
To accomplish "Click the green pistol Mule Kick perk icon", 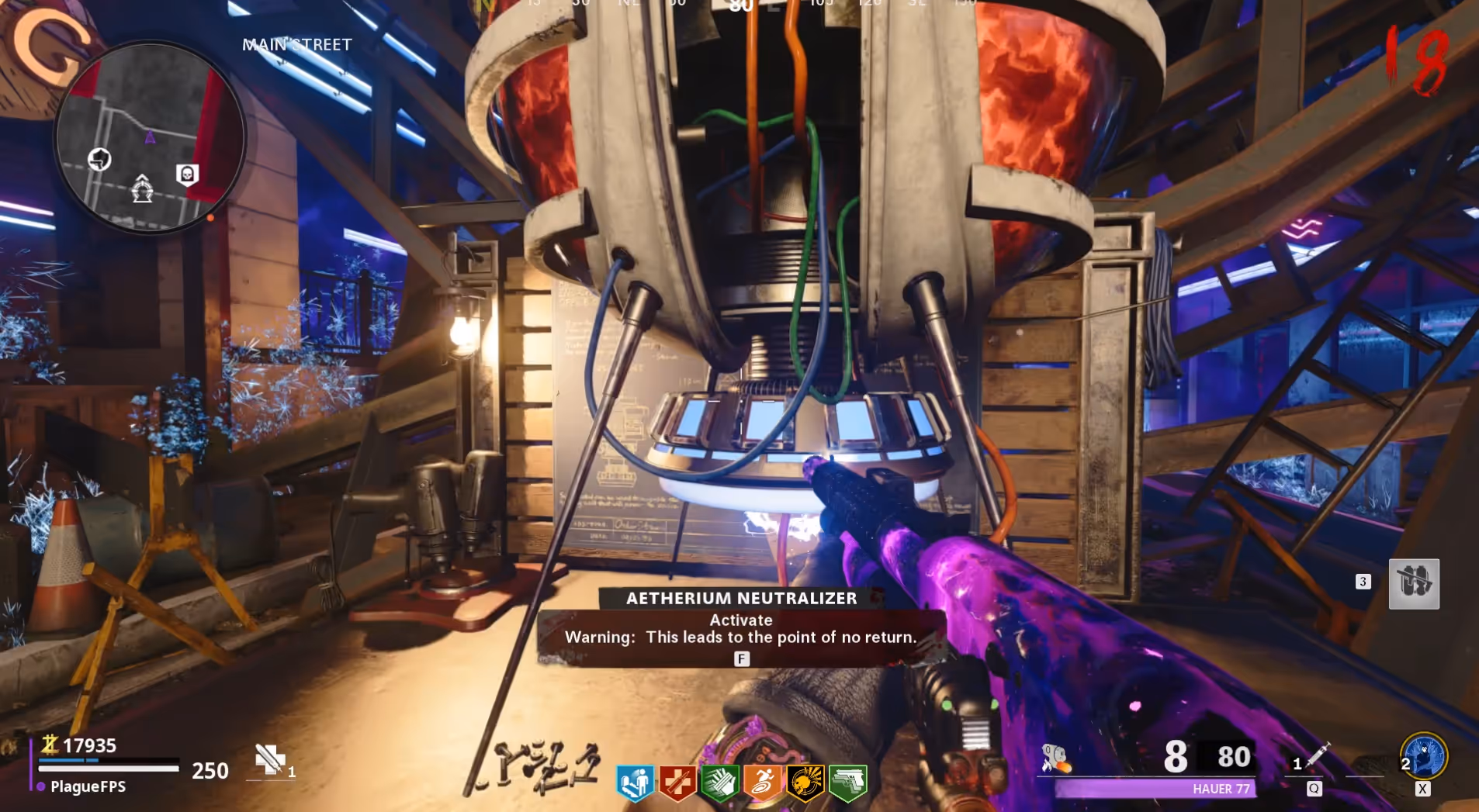I will pyautogui.click(x=847, y=782).
